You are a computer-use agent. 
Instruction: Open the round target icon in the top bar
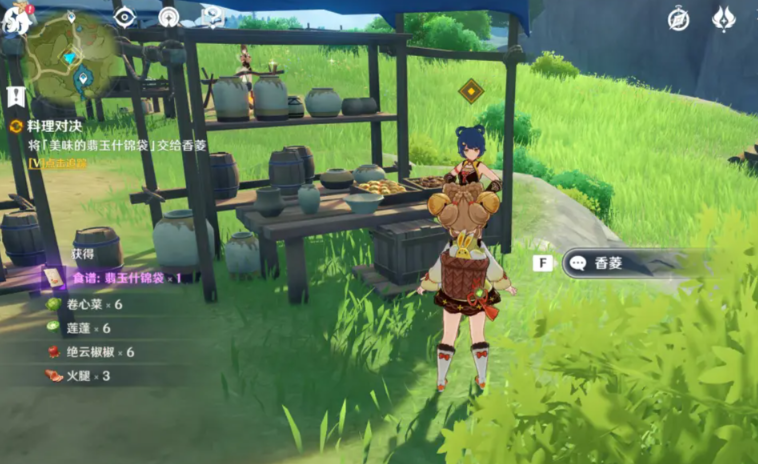(168, 17)
